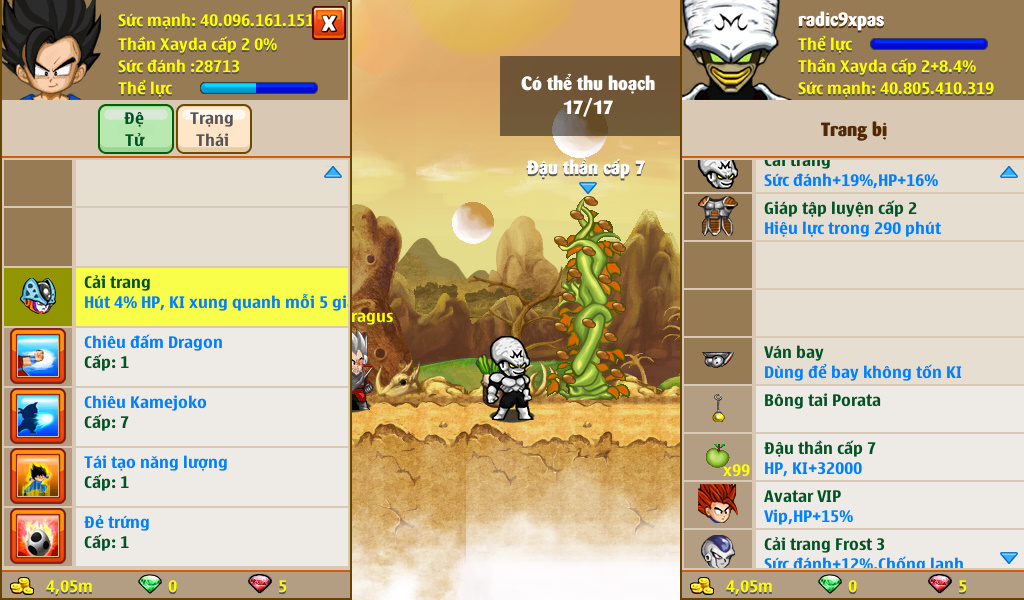This screenshot has height=600, width=1024.
Task: Use the Đậu thần cấp 7 bean item
Action: [x=852, y=458]
